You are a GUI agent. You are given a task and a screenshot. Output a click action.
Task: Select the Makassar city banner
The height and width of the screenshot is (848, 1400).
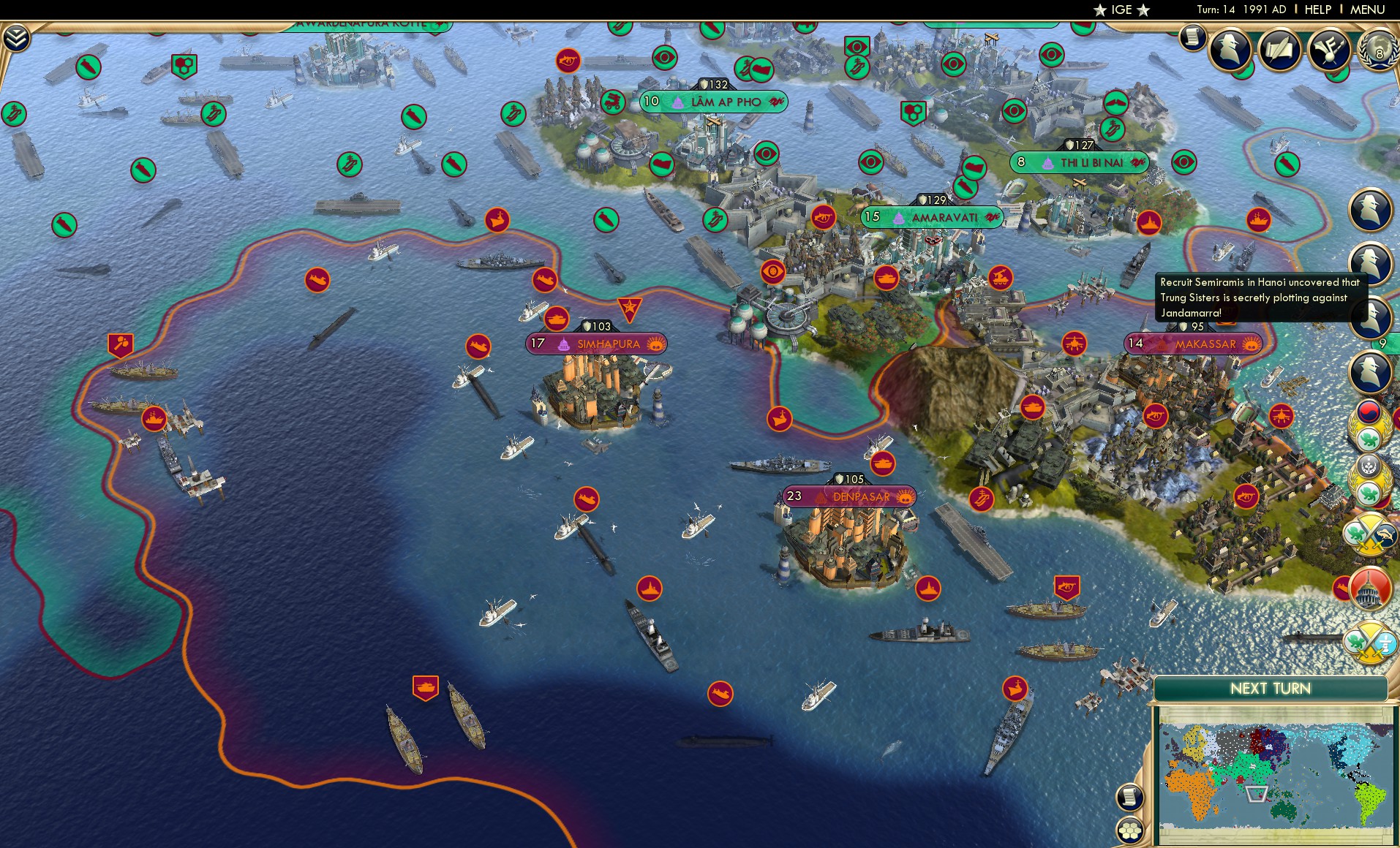[1192, 341]
